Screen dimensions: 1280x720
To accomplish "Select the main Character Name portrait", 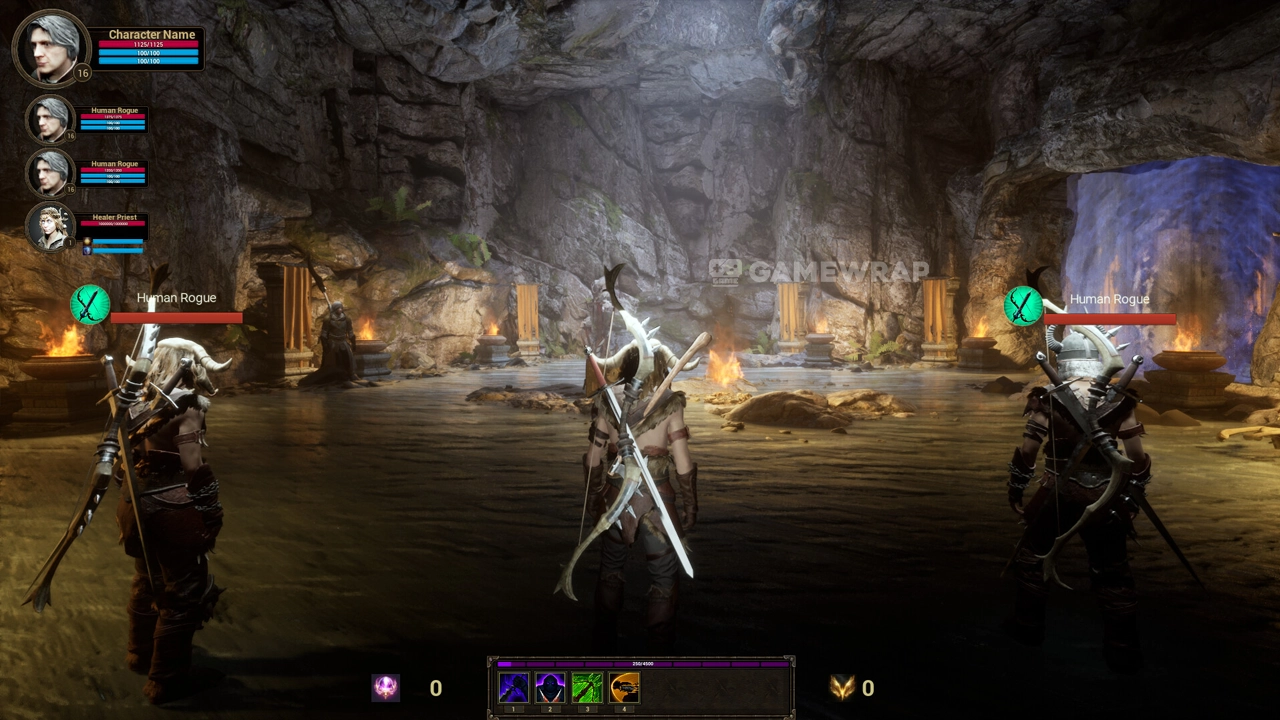I will click(50, 48).
